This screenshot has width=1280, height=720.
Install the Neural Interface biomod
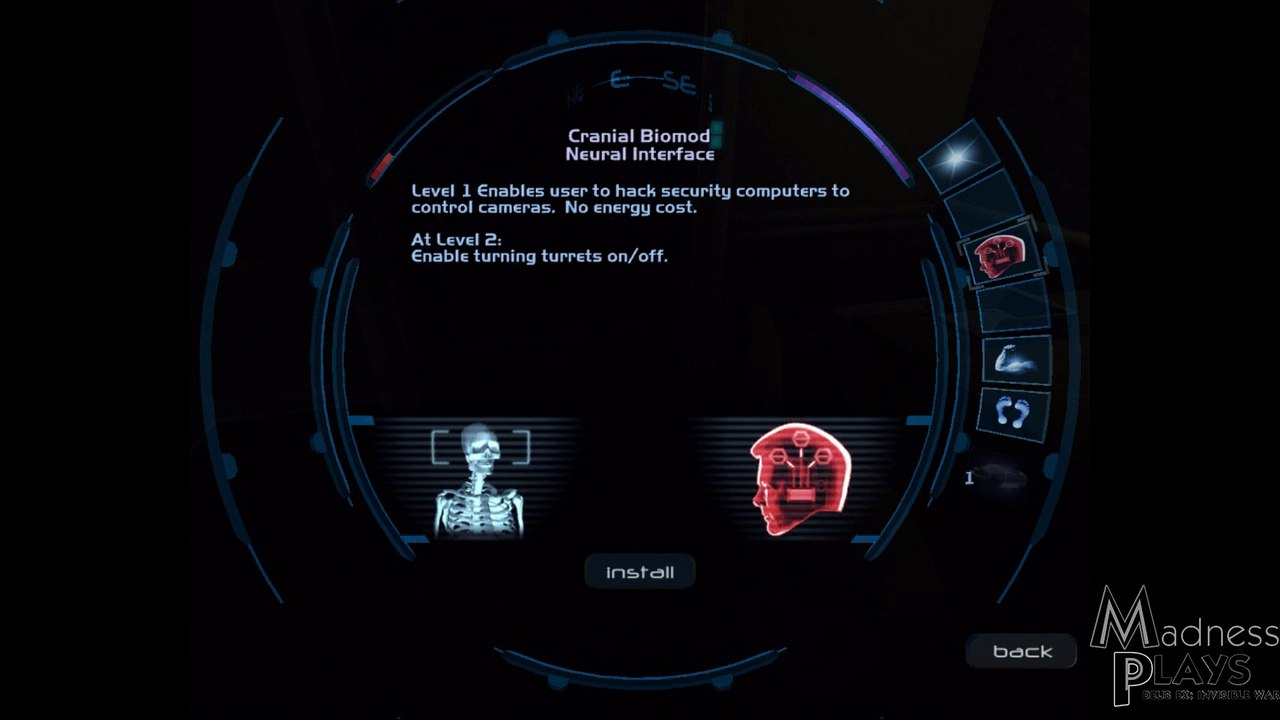coord(639,572)
